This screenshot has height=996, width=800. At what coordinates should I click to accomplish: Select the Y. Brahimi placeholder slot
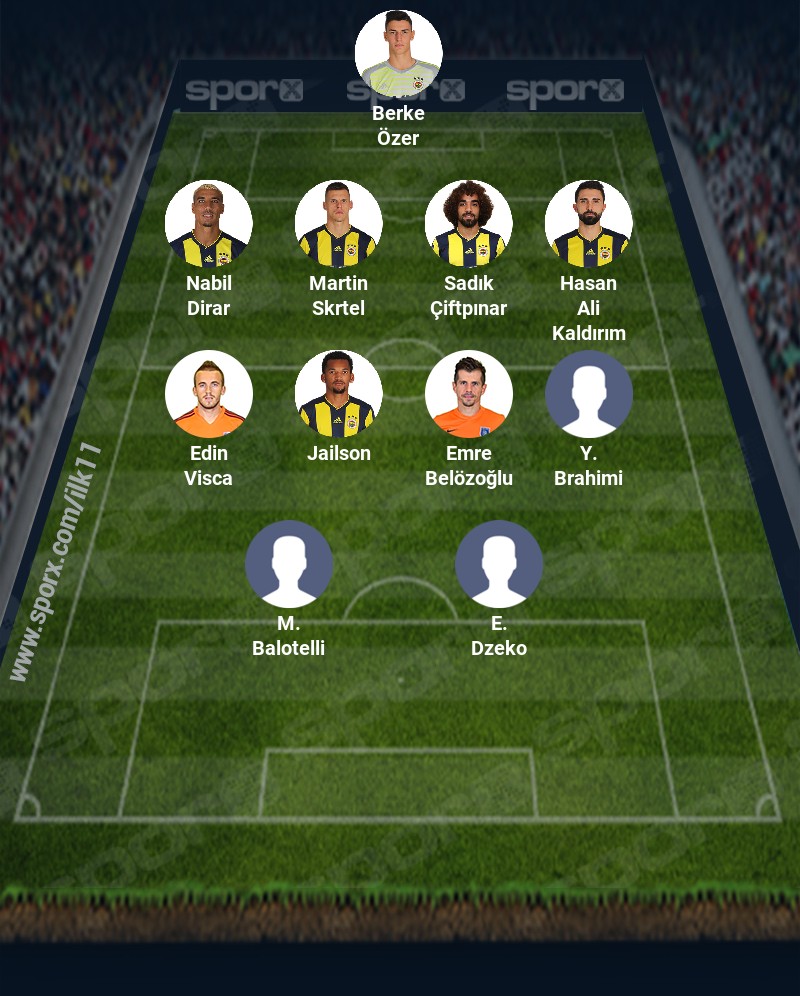[588, 394]
